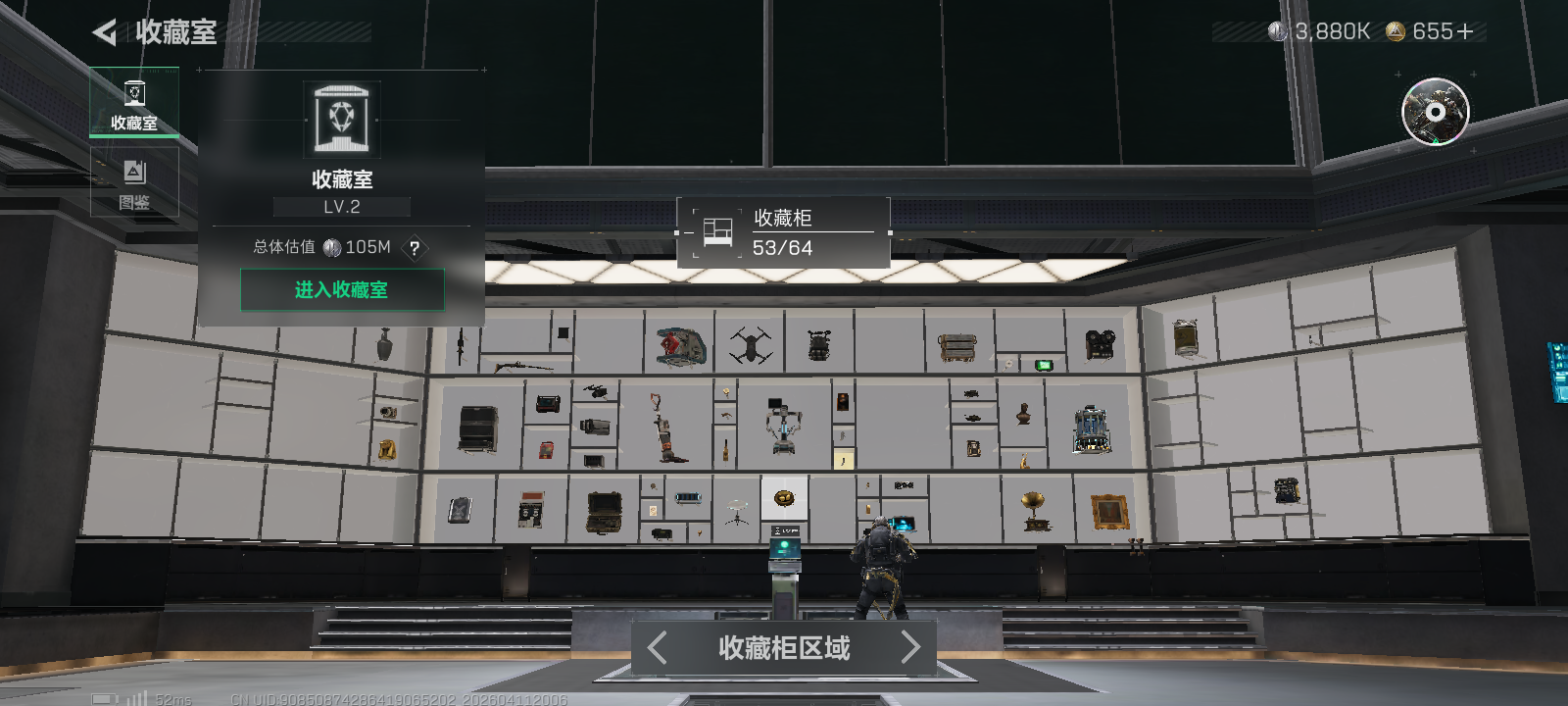Select the 收藏室 tab in the sidebar
The width and height of the screenshot is (1568, 706).
click(x=134, y=102)
